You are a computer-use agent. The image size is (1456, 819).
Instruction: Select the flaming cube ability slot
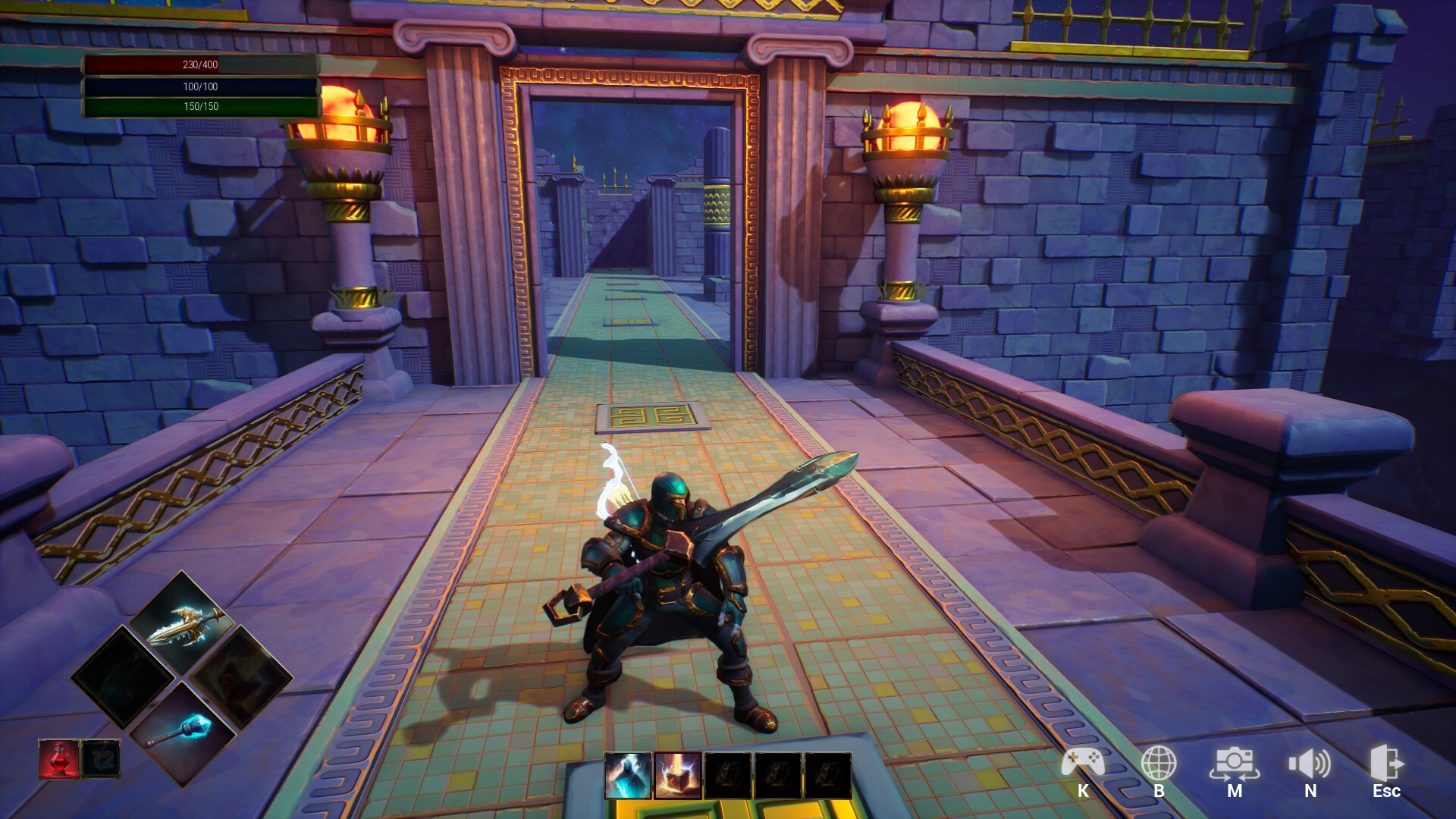679,775
